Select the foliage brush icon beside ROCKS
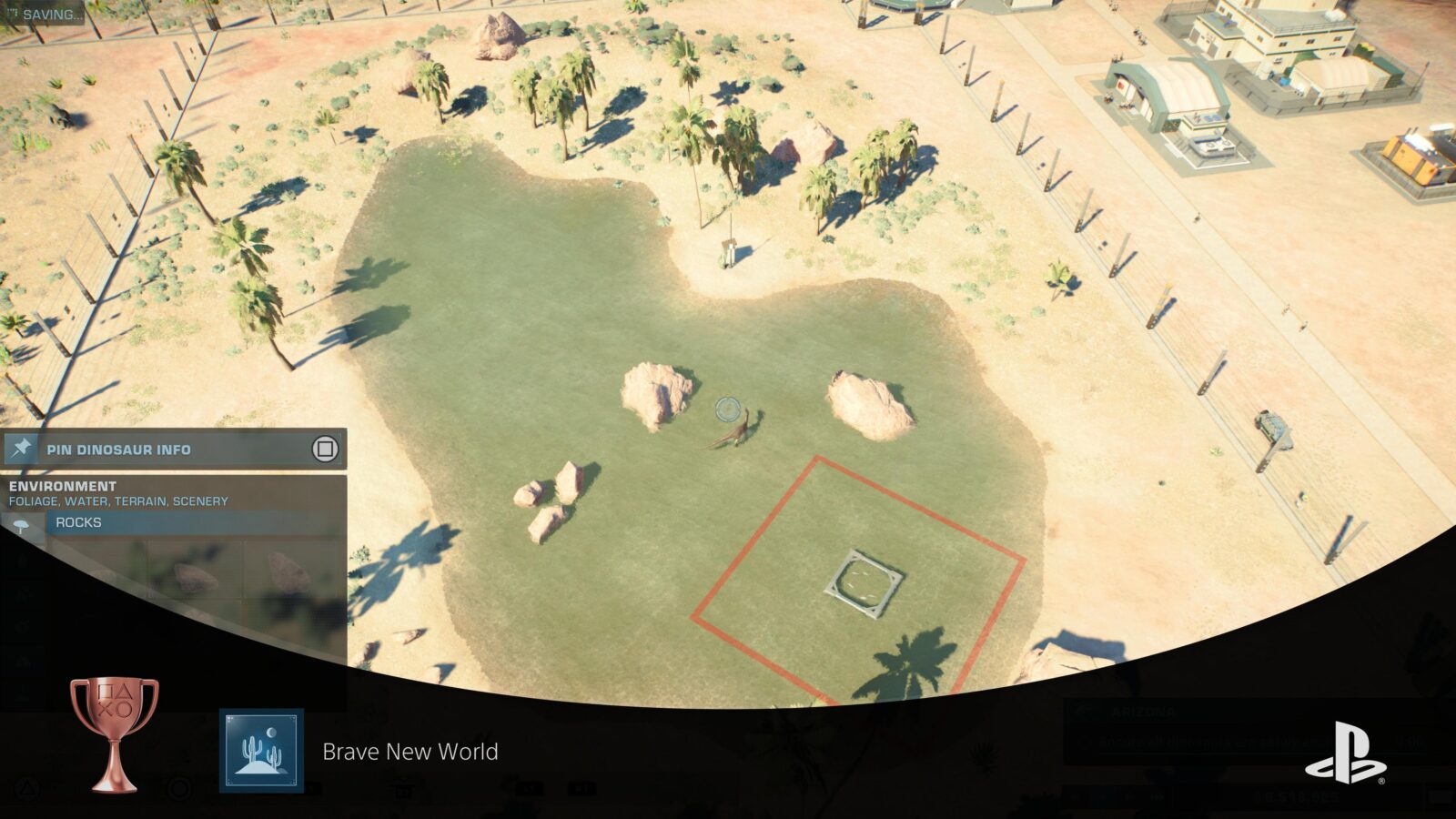 pyautogui.click(x=20, y=524)
